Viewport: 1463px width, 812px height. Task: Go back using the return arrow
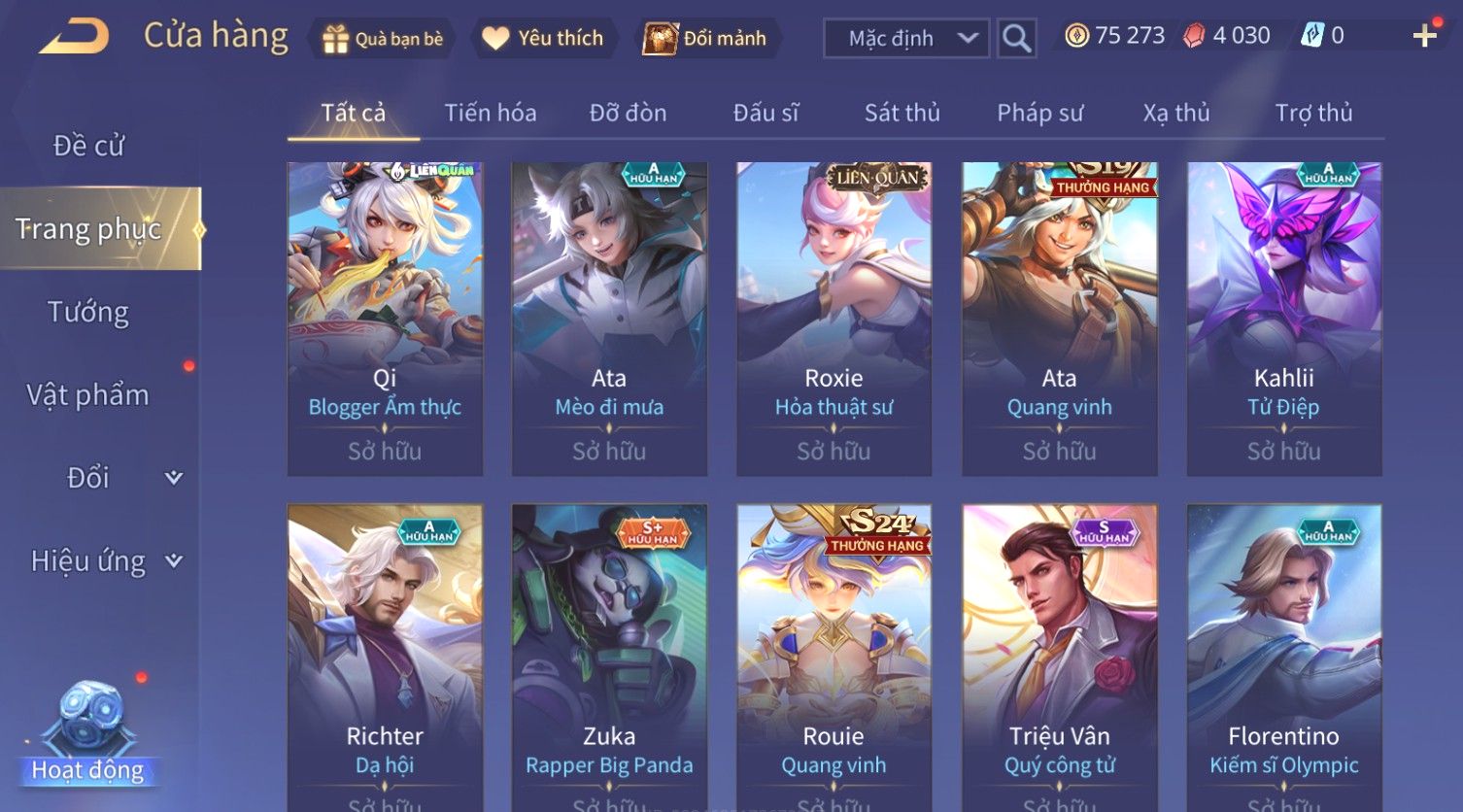point(74,37)
